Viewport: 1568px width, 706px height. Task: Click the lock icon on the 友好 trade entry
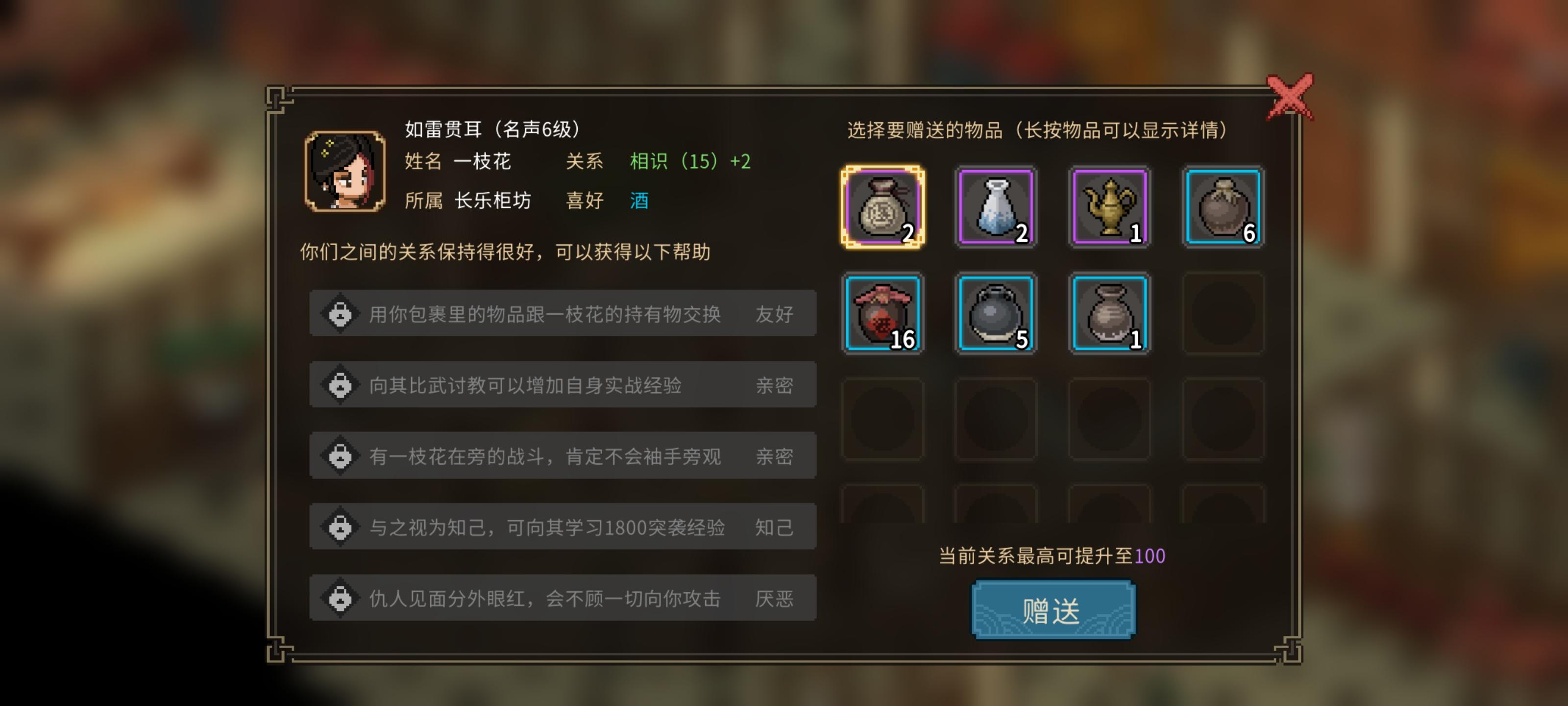(341, 314)
